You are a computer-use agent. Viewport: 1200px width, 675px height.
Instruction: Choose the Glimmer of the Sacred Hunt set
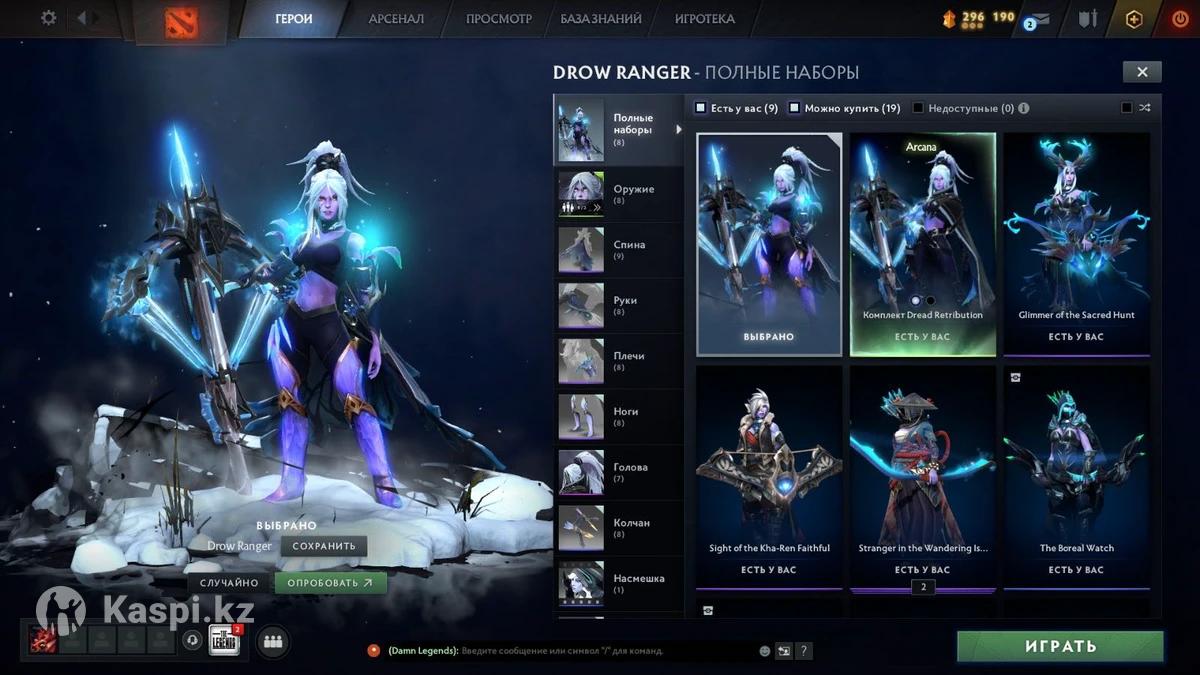(x=1076, y=243)
